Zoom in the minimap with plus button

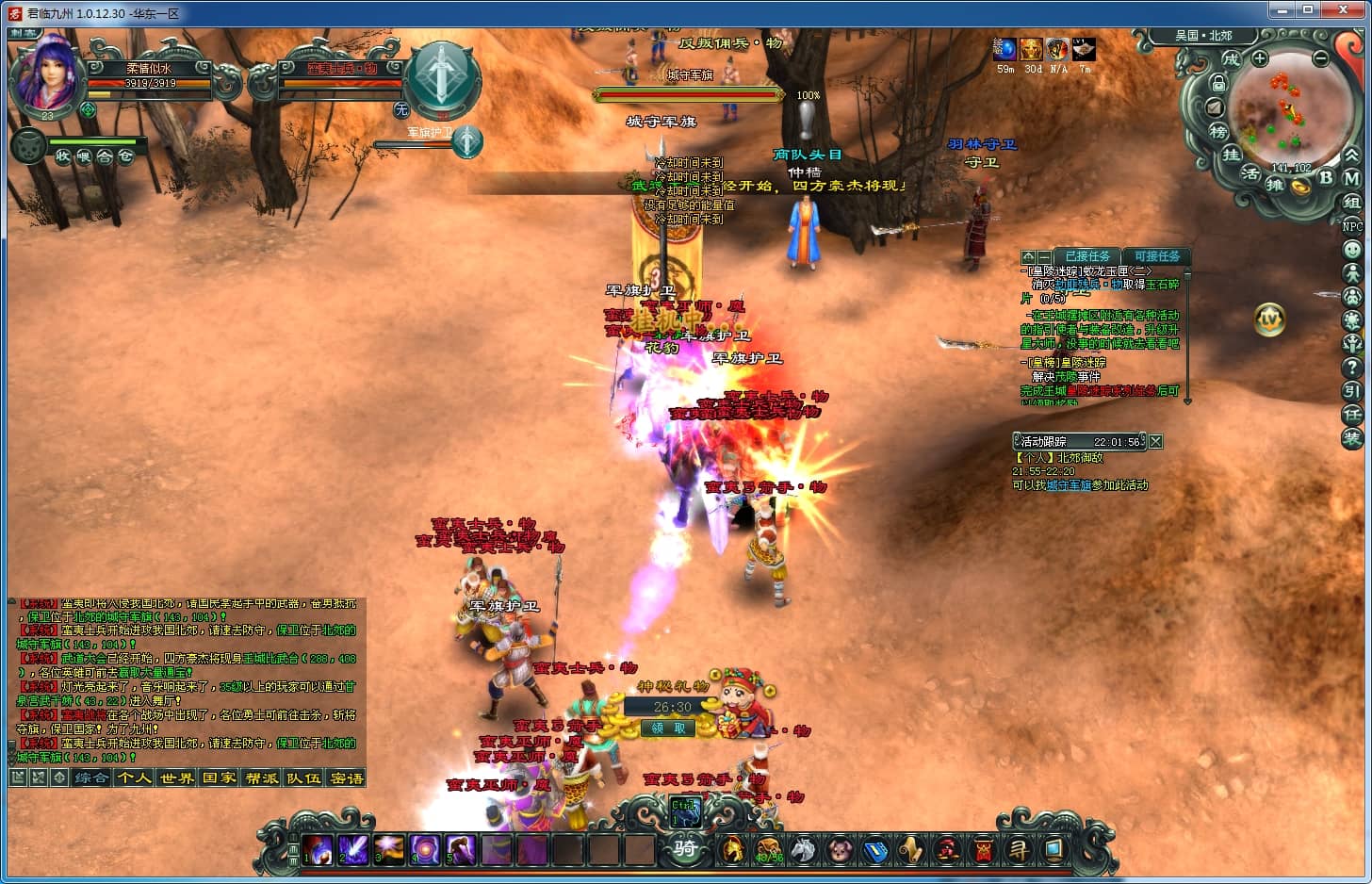pyautogui.click(x=1260, y=58)
